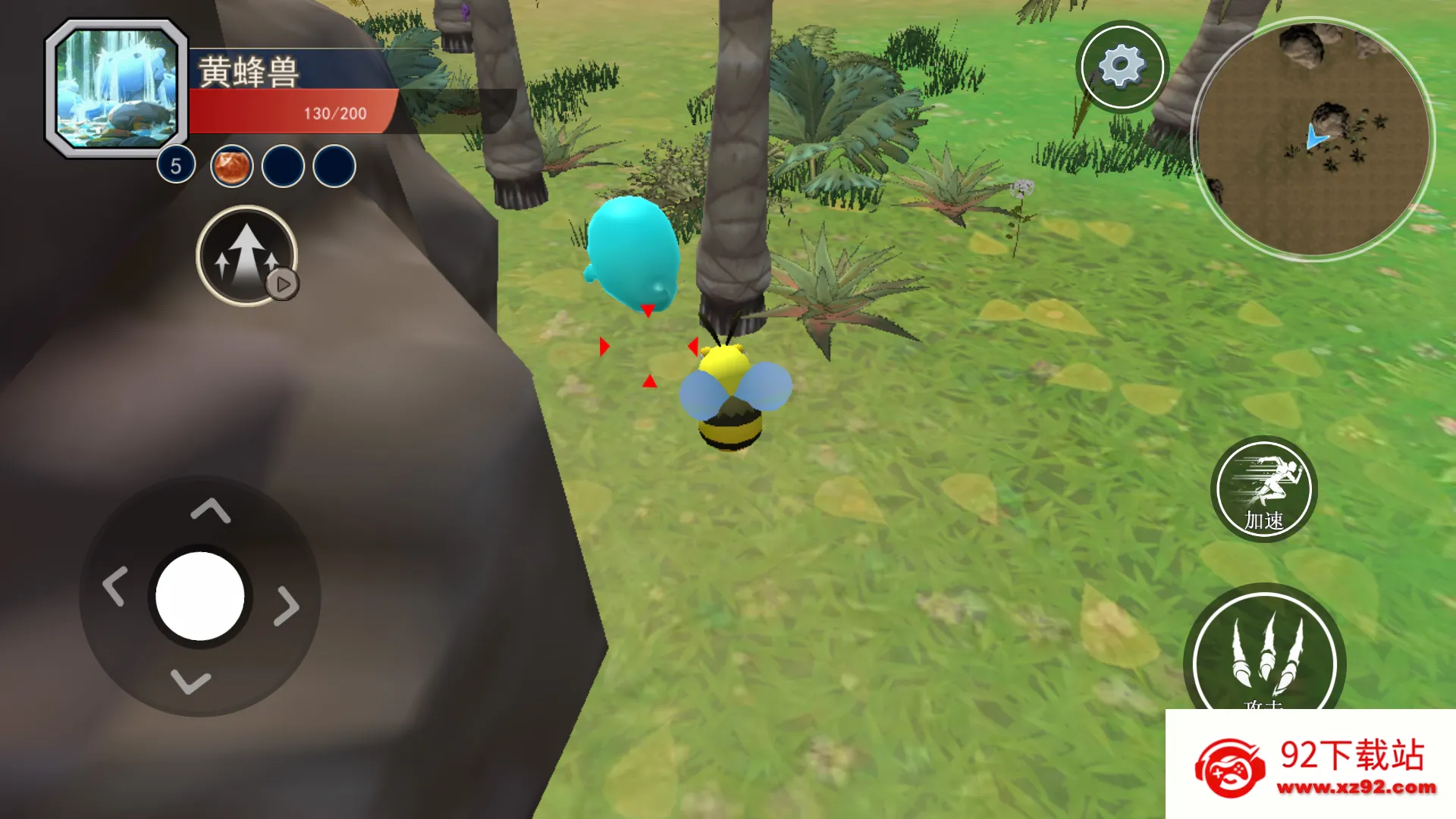Click the circular minimap

point(1313,140)
